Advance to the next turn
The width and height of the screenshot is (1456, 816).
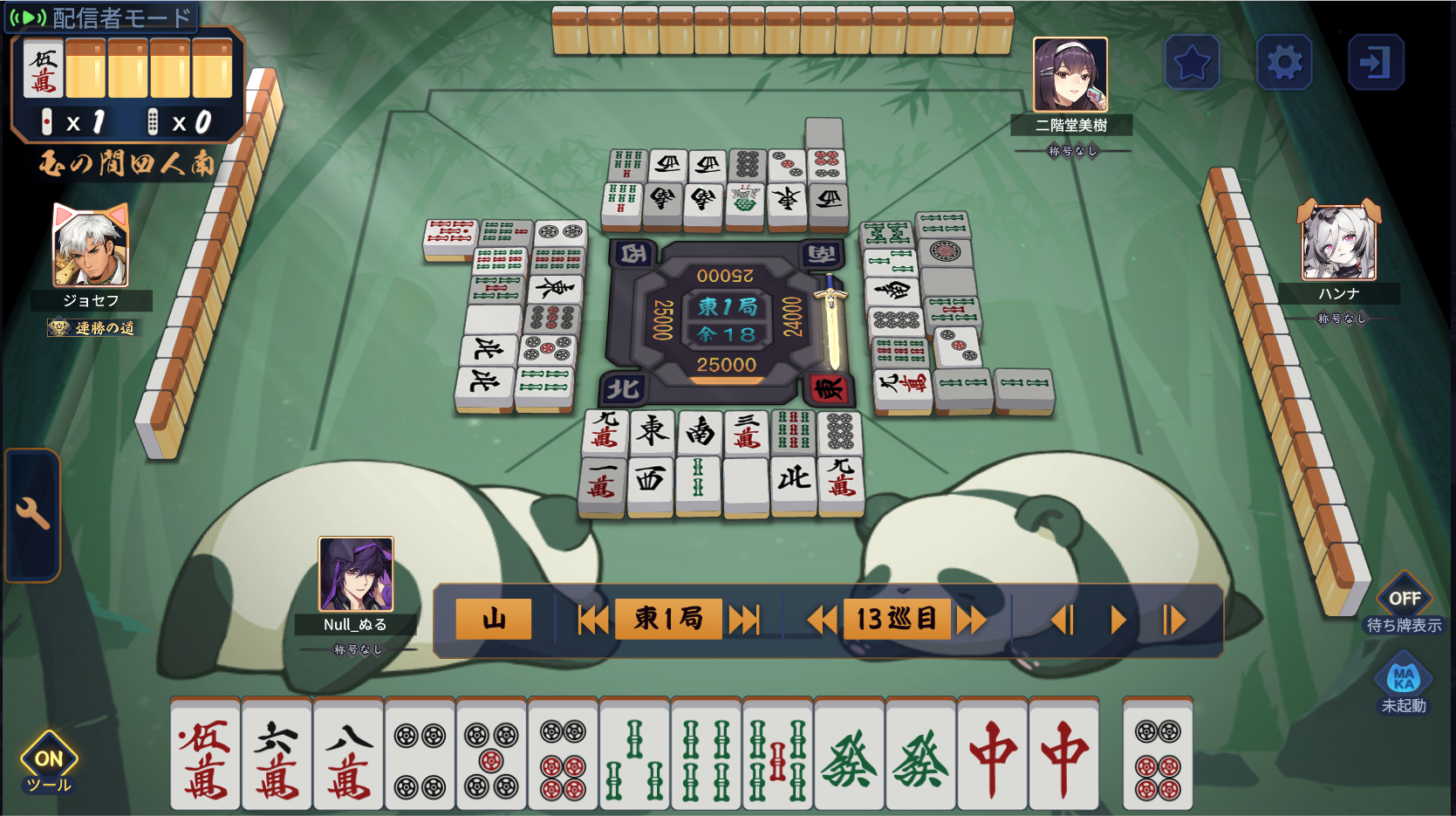point(971,620)
